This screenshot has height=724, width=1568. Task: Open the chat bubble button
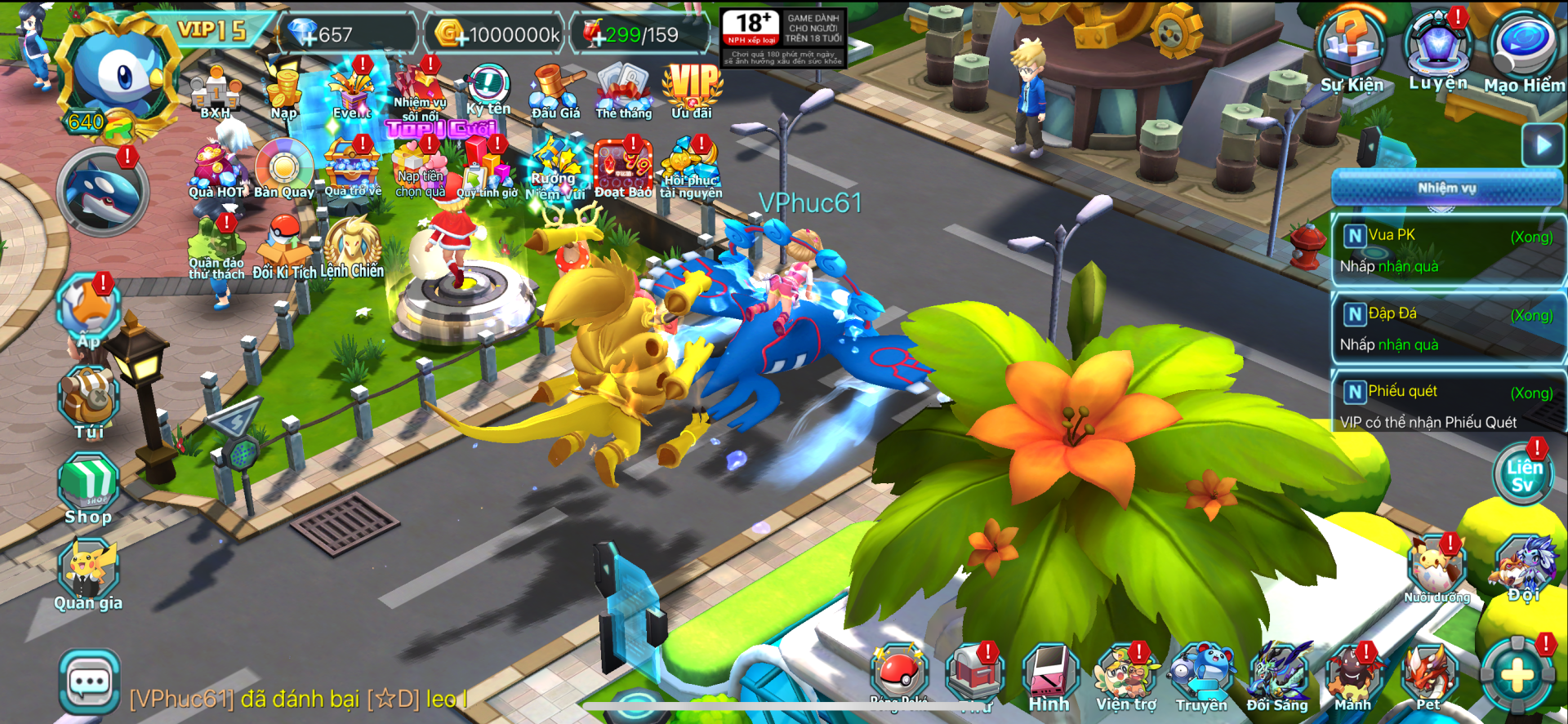[x=90, y=682]
